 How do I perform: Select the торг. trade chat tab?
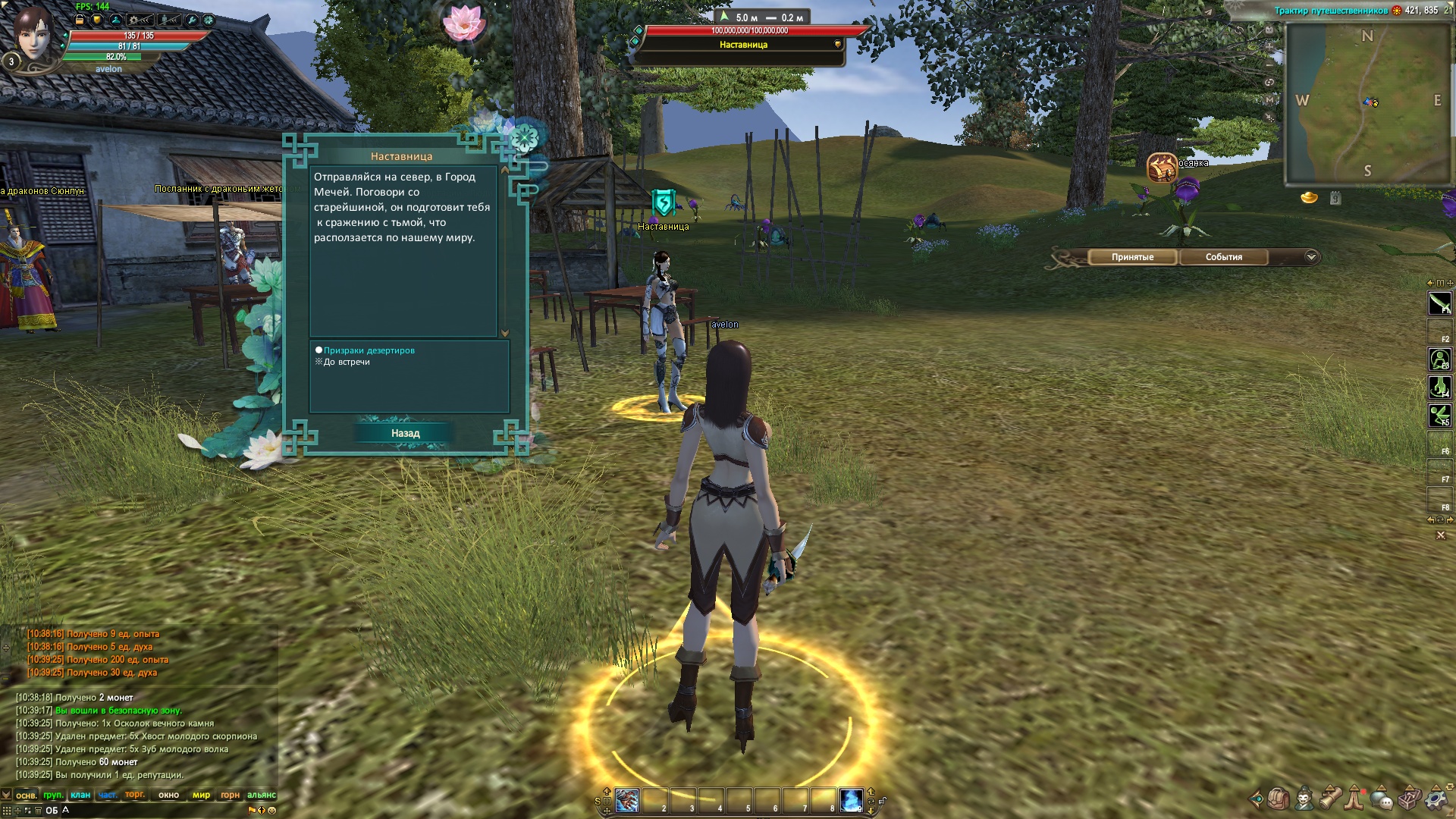coord(135,795)
